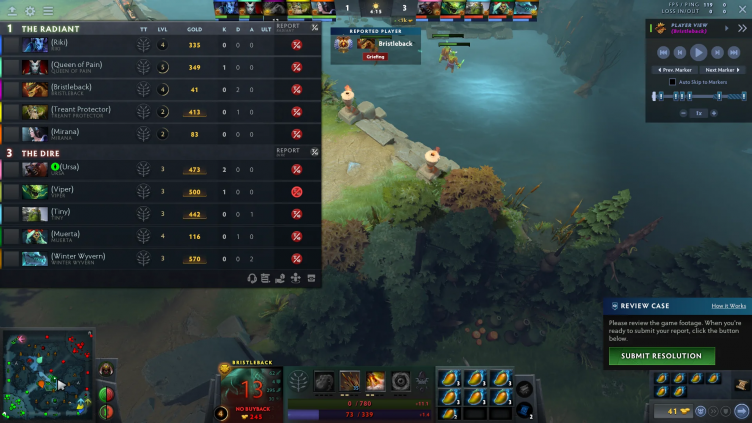
Task: Open the settings gear icon
Action: click(x=29, y=10)
